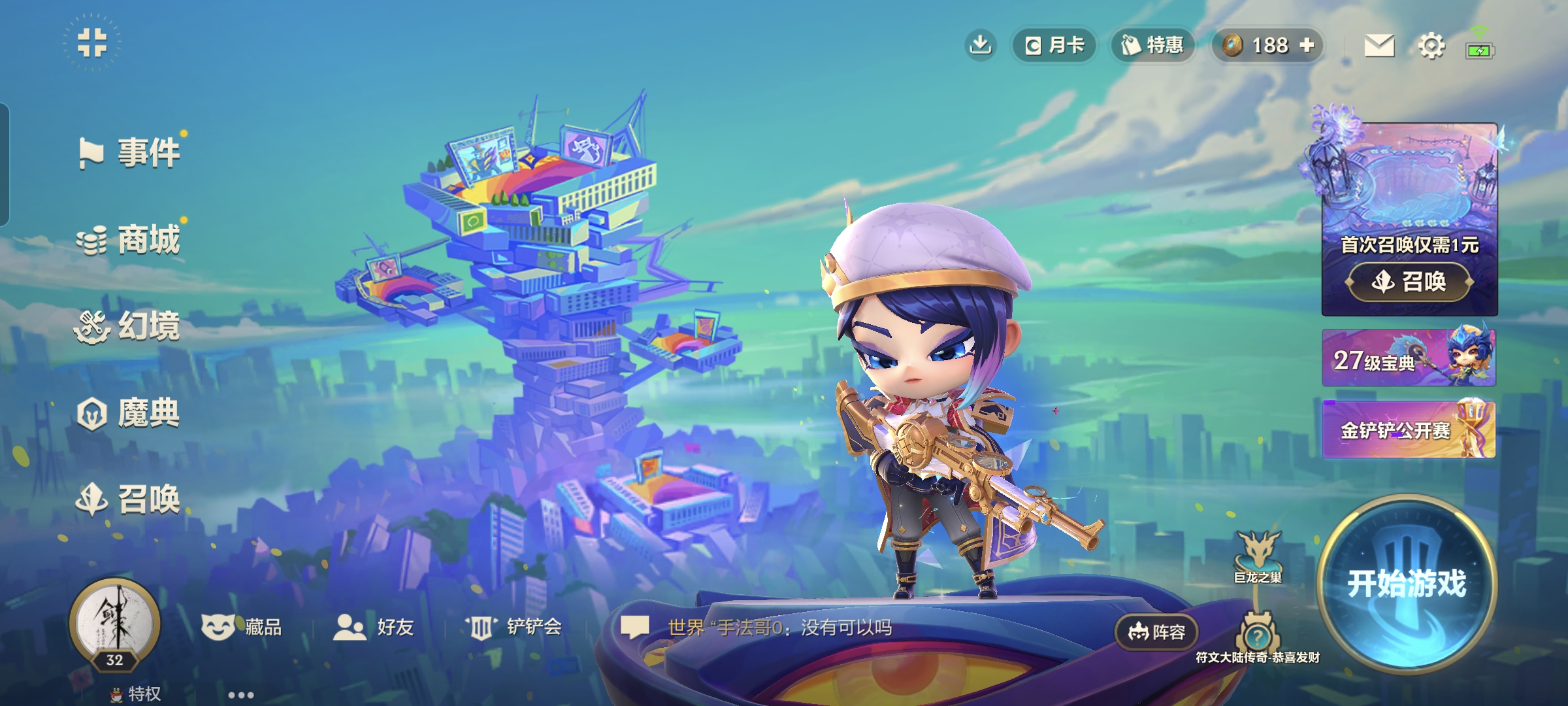Open settings with the gear icon
Image resolution: width=1568 pixels, height=706 pixels.
tap(1431, 46)
